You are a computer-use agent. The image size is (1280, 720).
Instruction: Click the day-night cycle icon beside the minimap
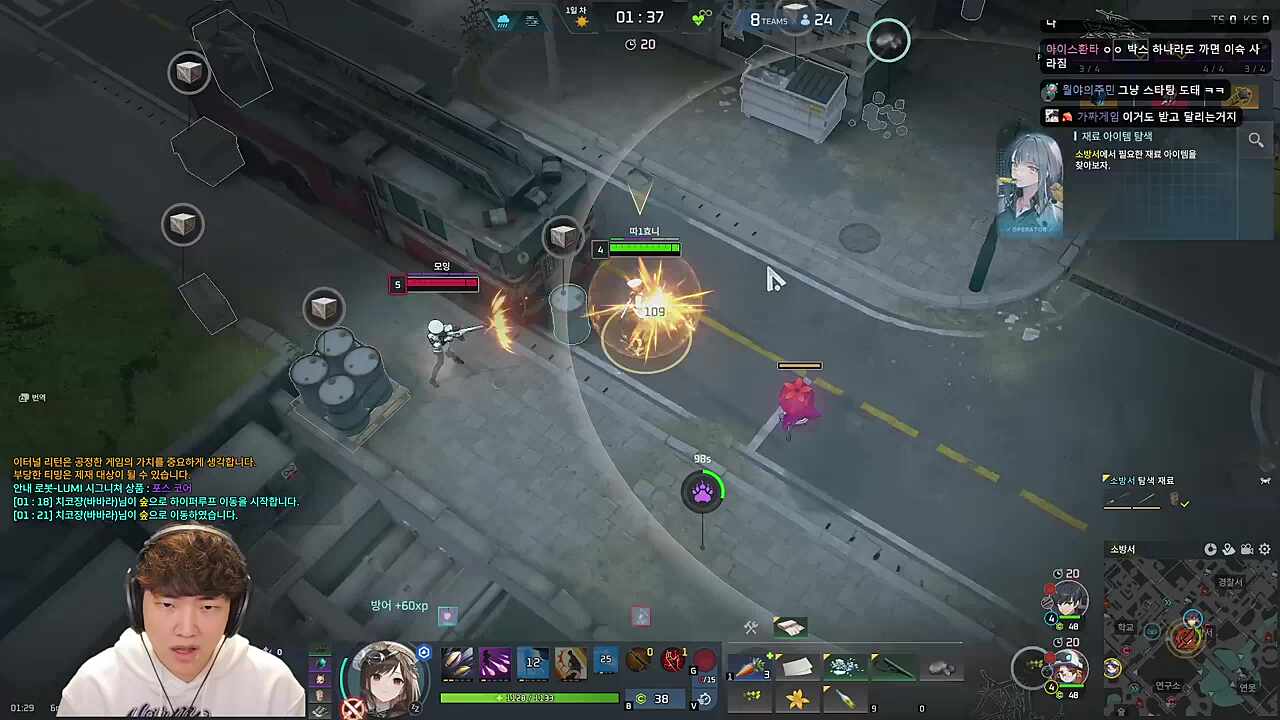(1210, 550)
